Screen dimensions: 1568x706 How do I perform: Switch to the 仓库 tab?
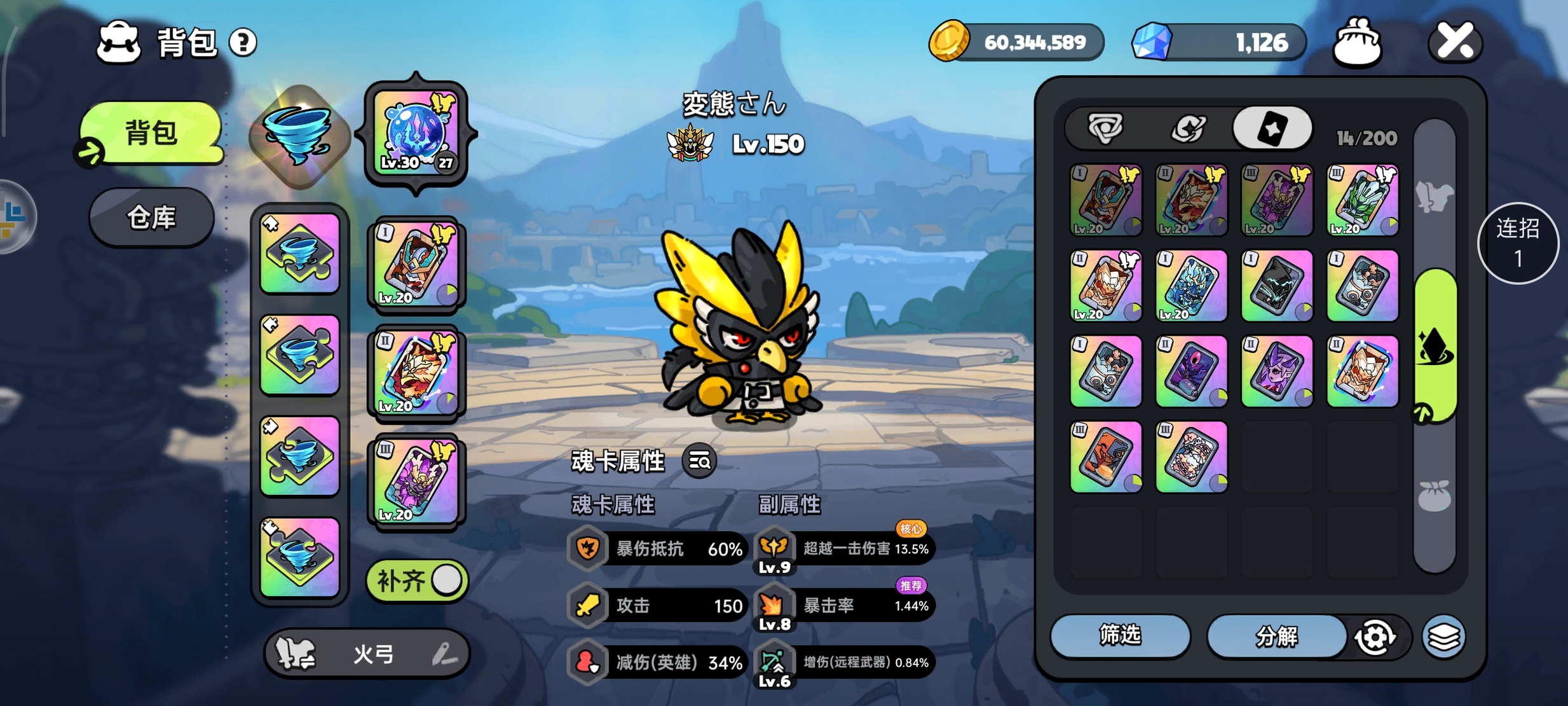pos(151,218)
